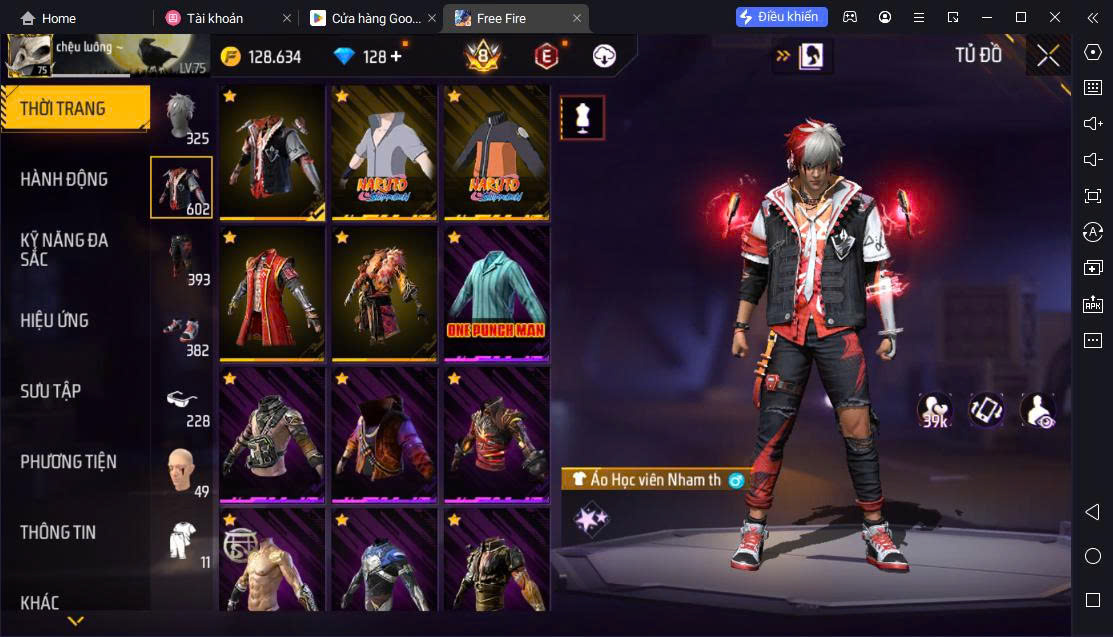Open the Sưu Tập collection menu
This screenshot has width=1113, height=637.
51,391
